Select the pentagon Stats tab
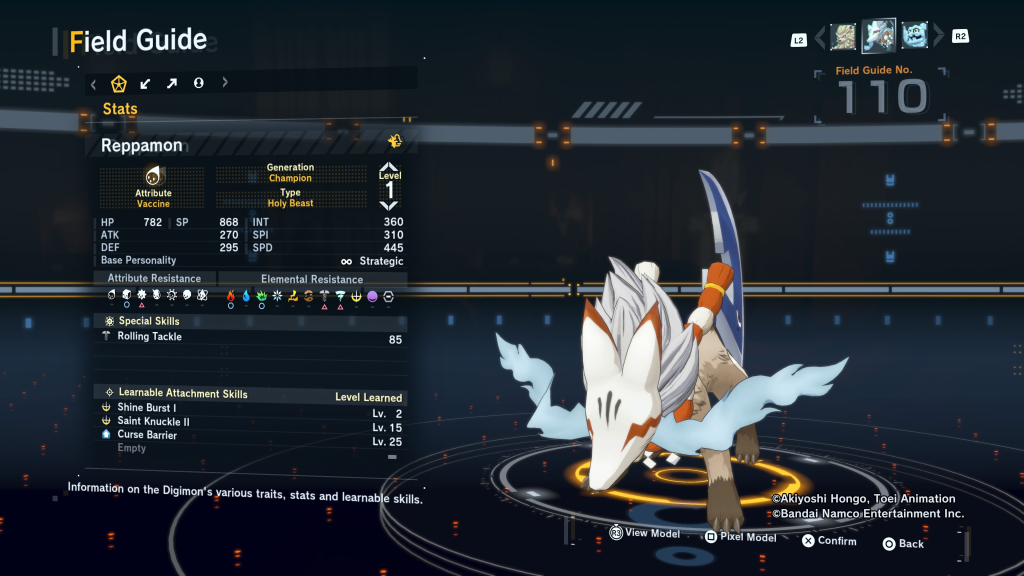The width and height of the screenshot is (1024, 576). (119, 83)
